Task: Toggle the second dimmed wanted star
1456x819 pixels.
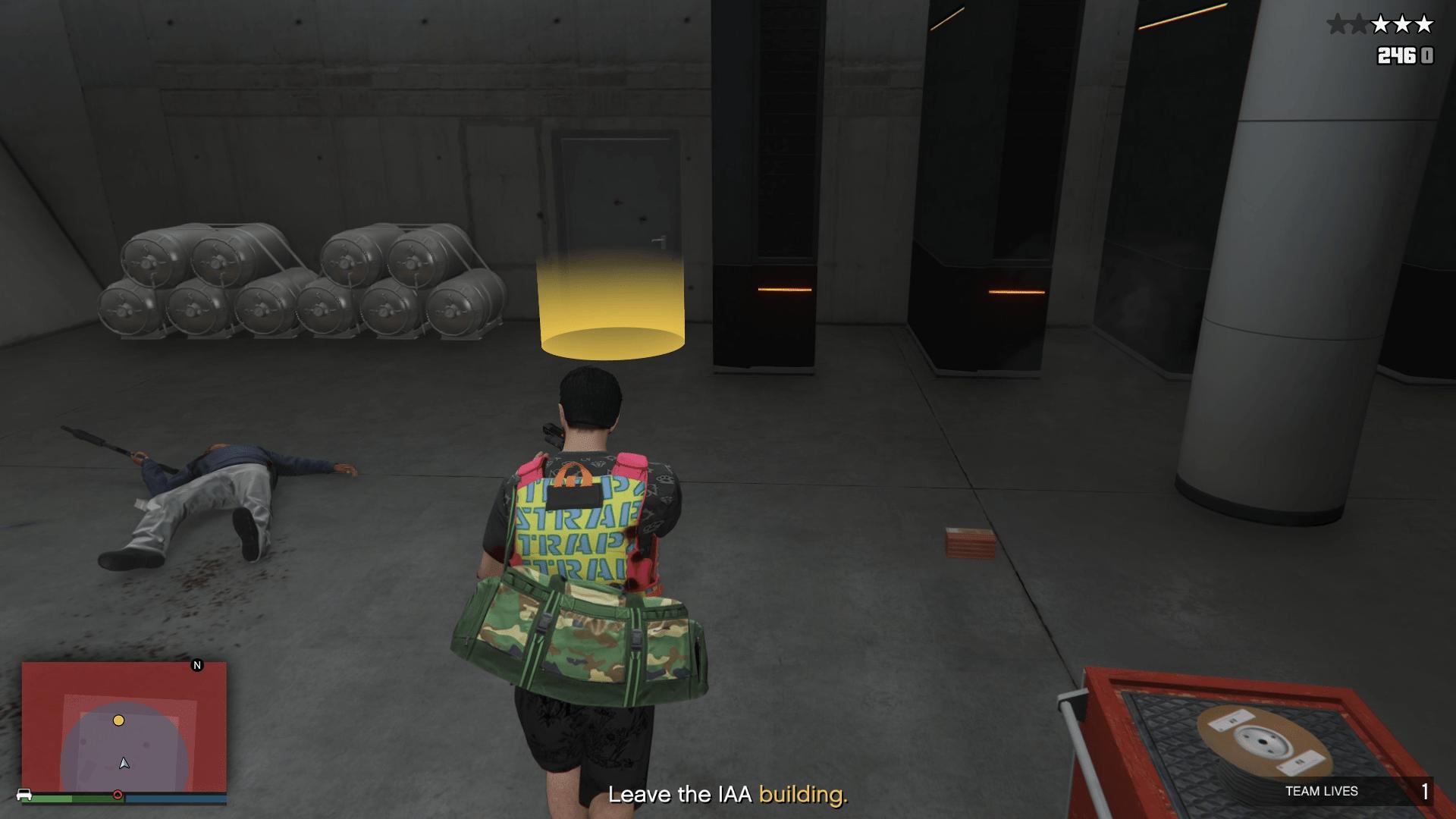Action: pos(1359,24)
